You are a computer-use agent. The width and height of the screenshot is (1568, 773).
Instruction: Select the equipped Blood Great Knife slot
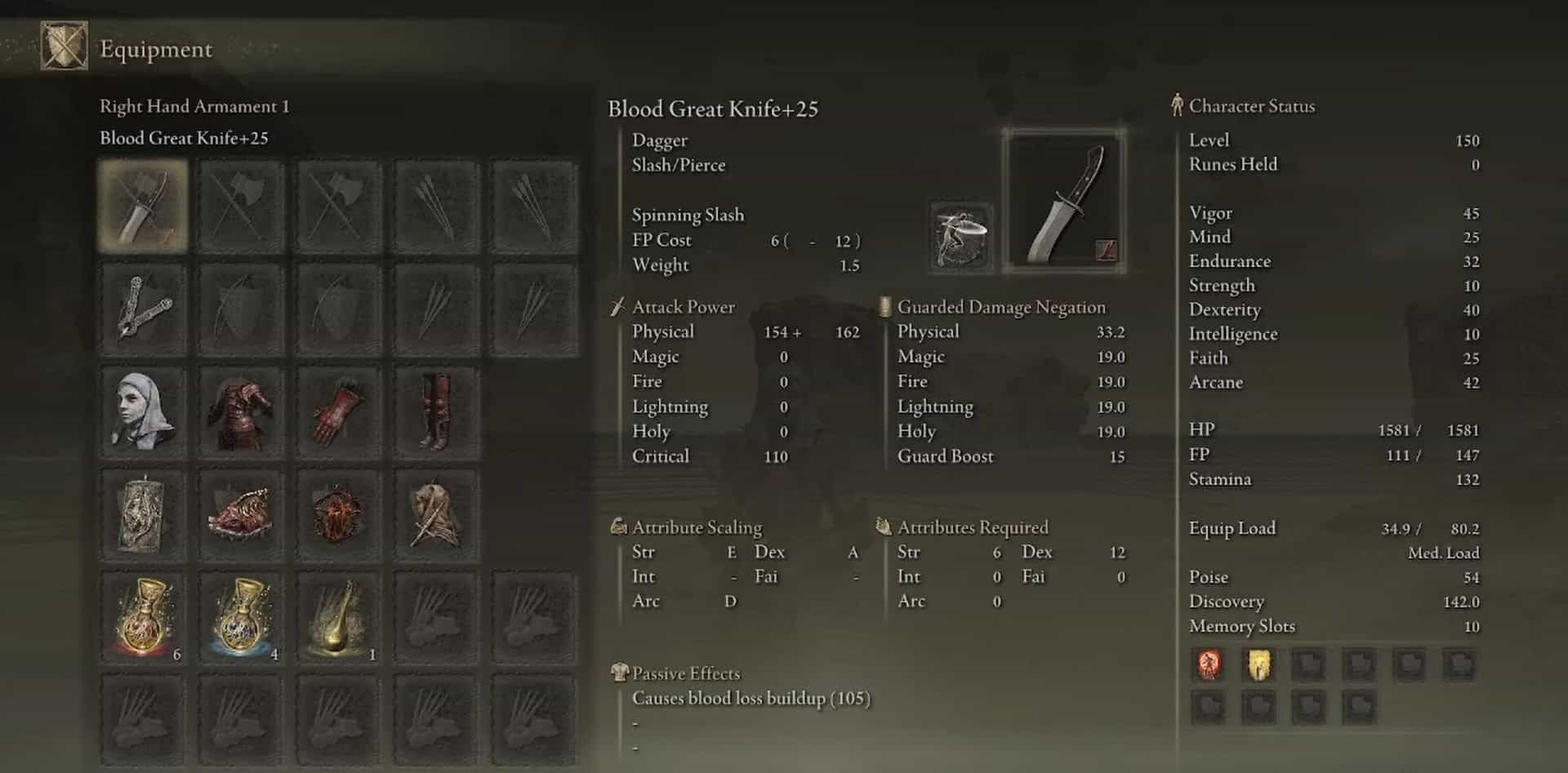pyautogui.click(x=143, y=206)
